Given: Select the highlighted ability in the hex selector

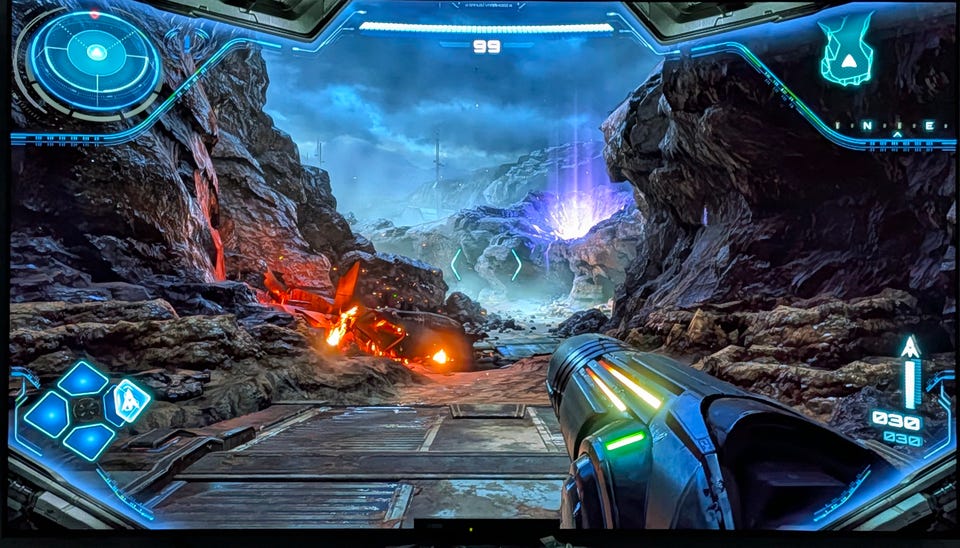Looking at the screenshot, I should (128, 402).
